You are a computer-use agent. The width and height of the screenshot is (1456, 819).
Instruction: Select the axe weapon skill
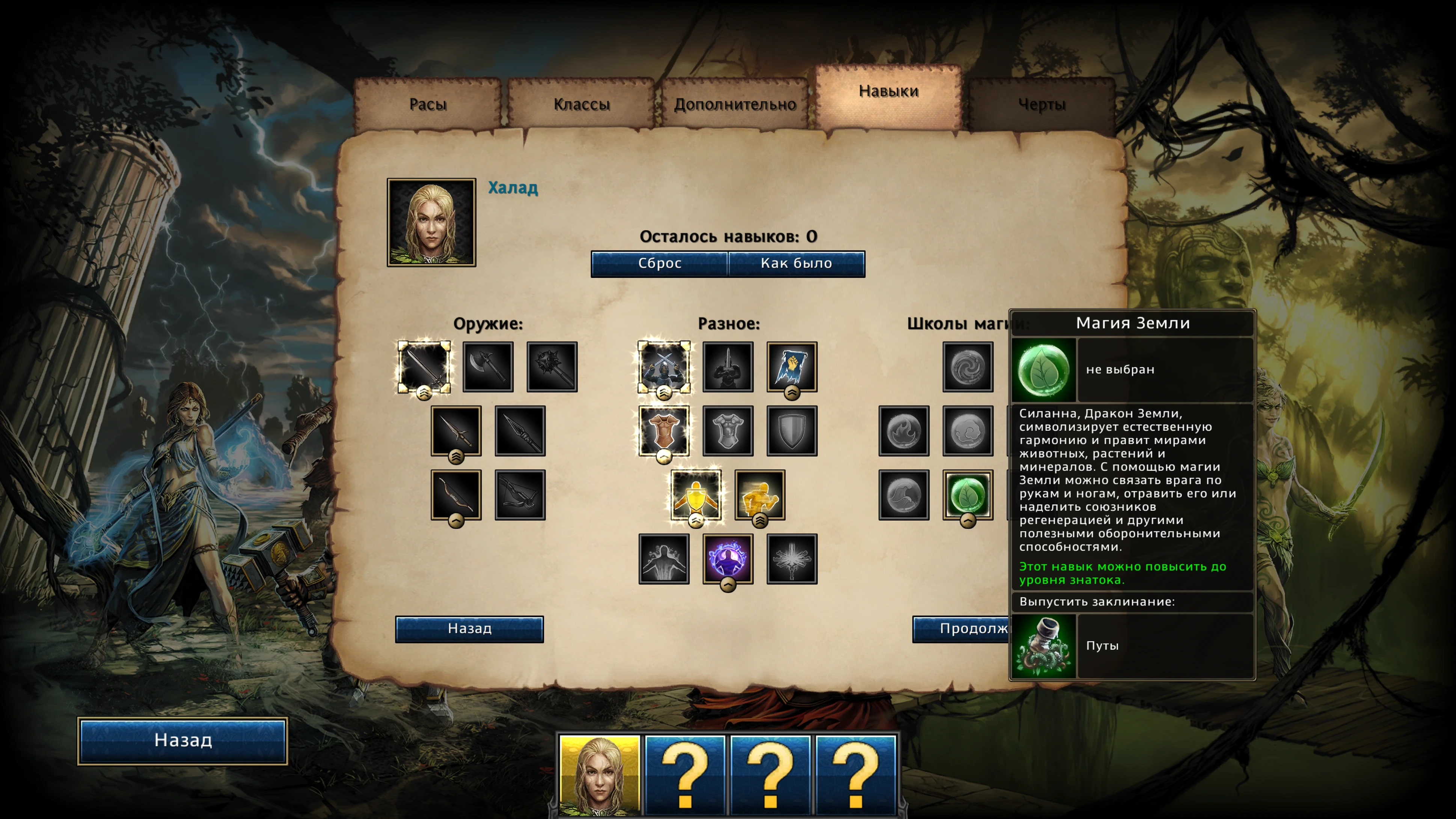(488, 367)
